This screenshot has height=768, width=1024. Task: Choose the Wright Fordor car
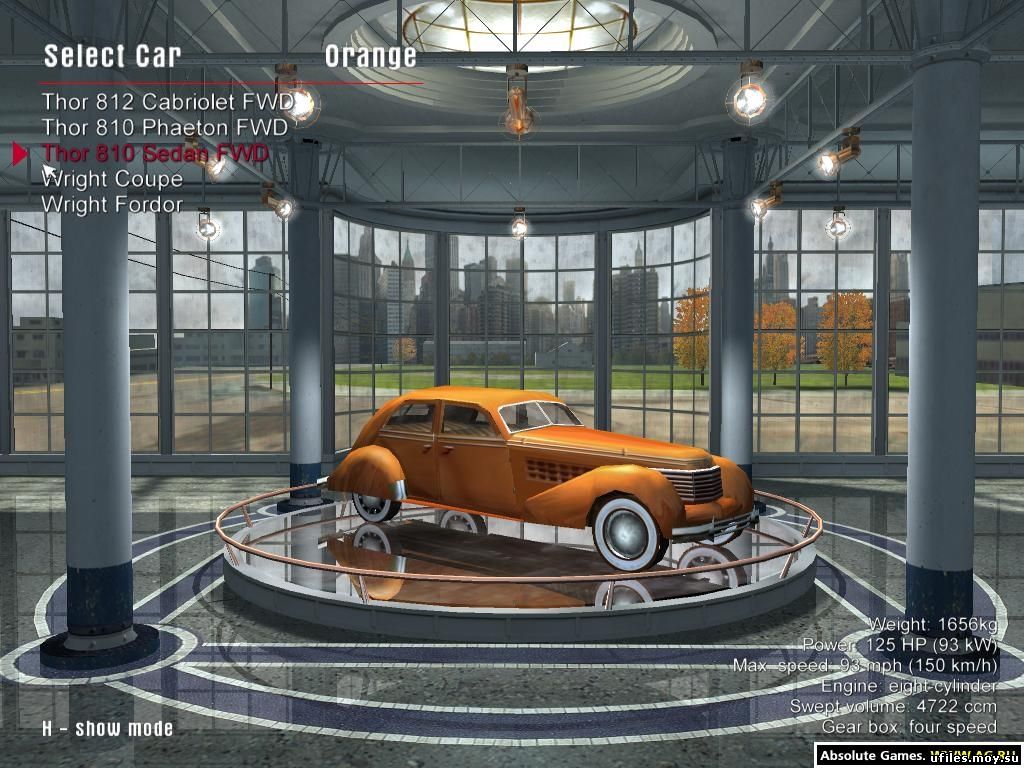coord(112,205)
